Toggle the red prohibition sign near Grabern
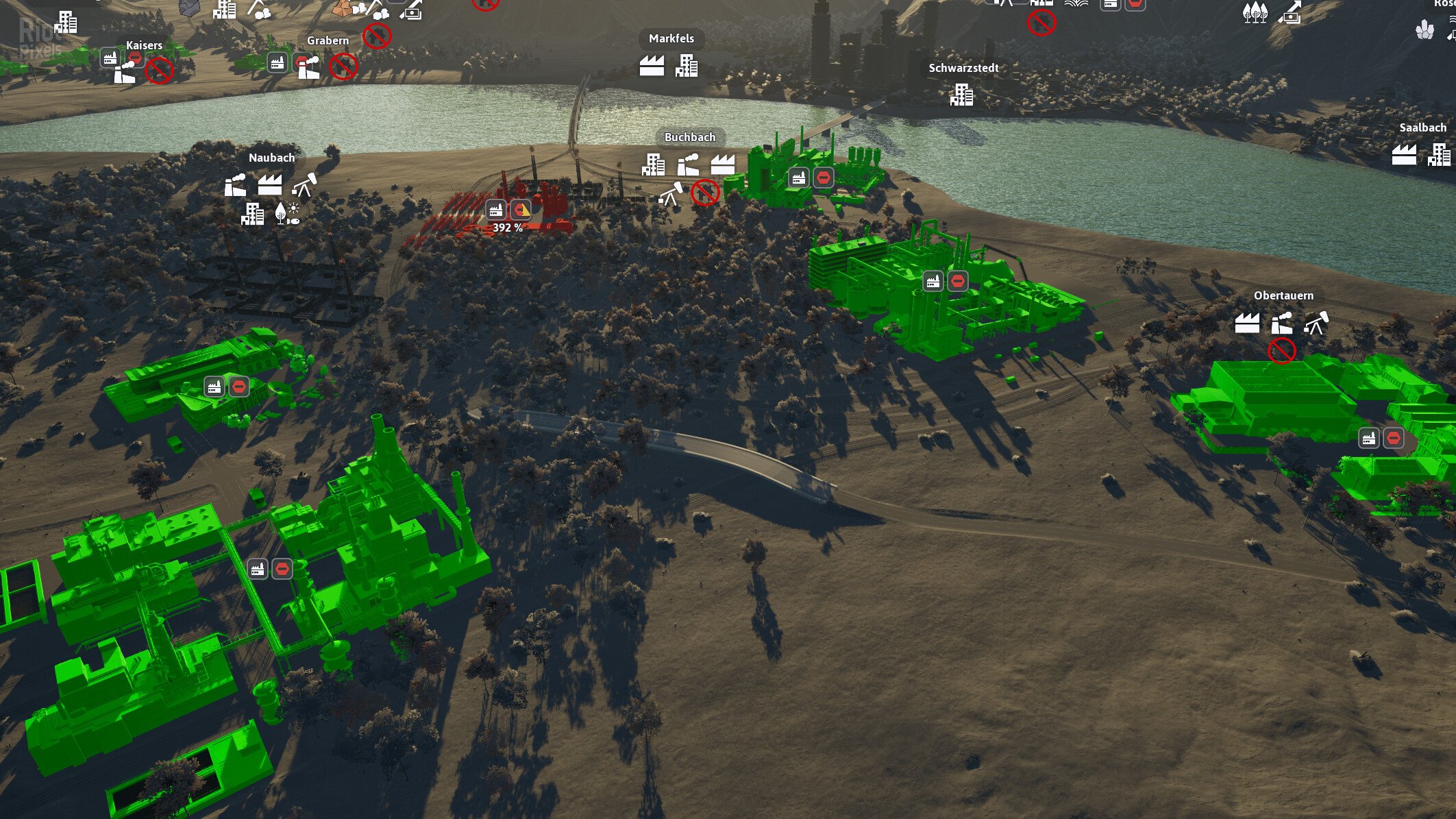 (345, 65)
